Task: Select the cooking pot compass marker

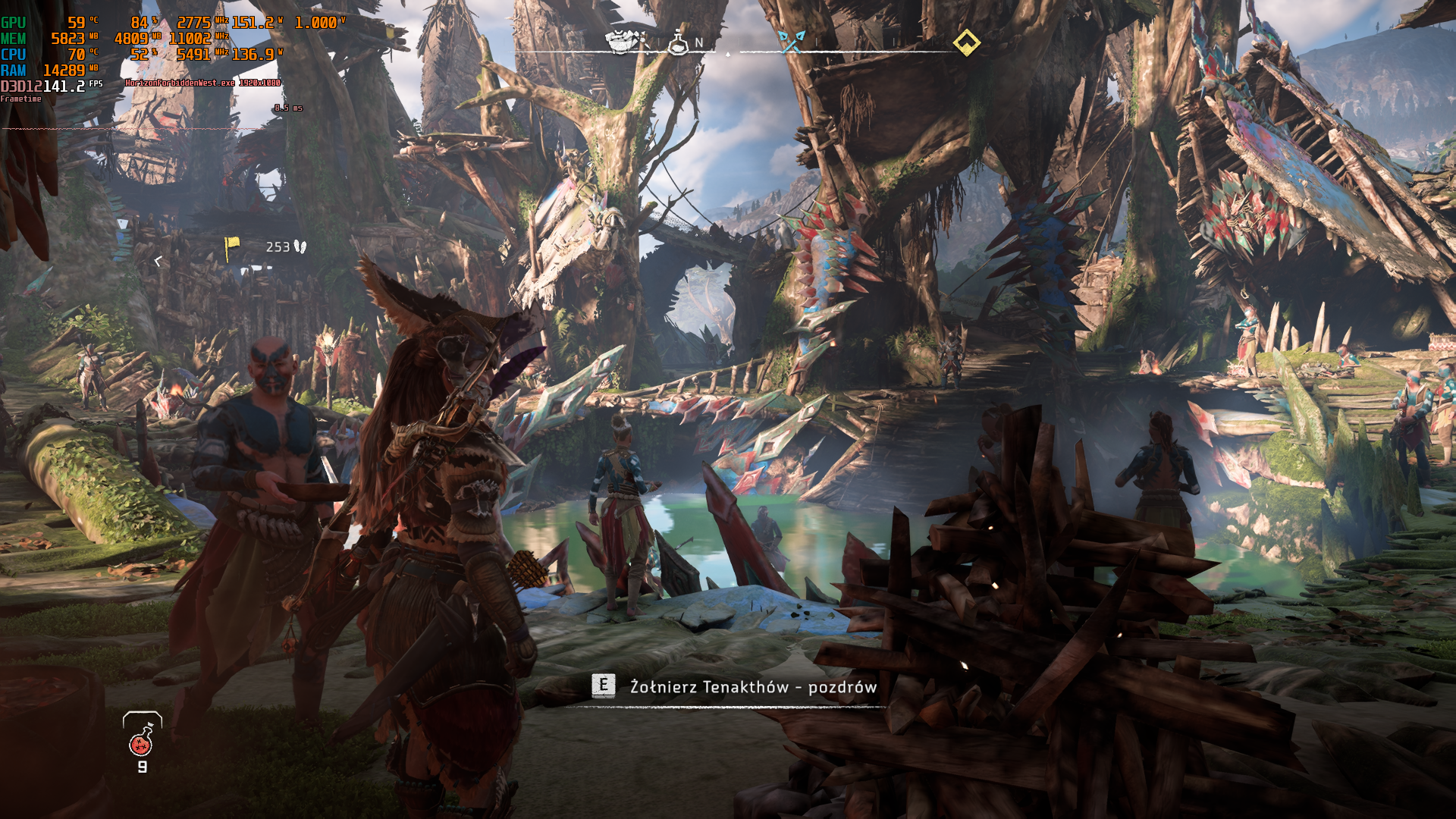Action: pyautogui.click(x=620, y=42)
